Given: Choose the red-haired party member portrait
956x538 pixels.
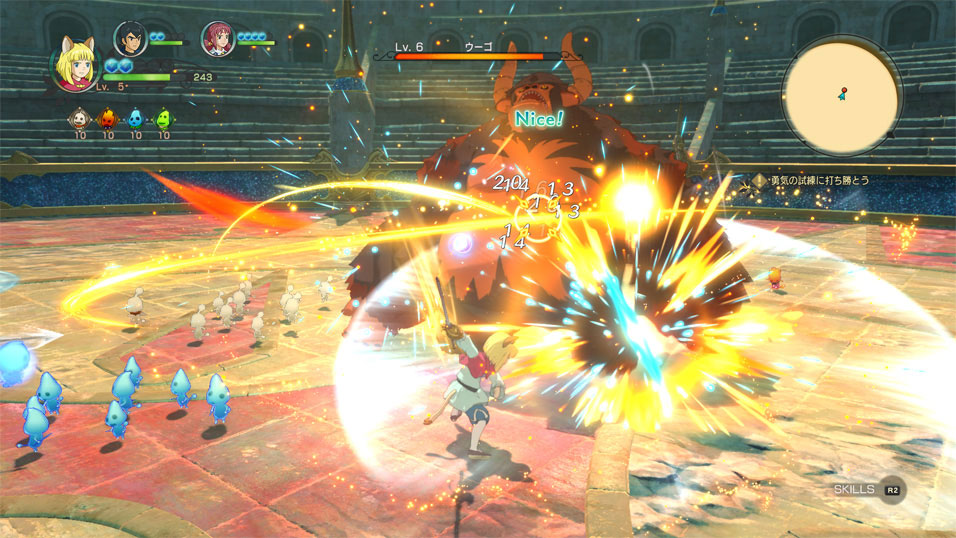Looking at the screenshot, I should 216,38.
